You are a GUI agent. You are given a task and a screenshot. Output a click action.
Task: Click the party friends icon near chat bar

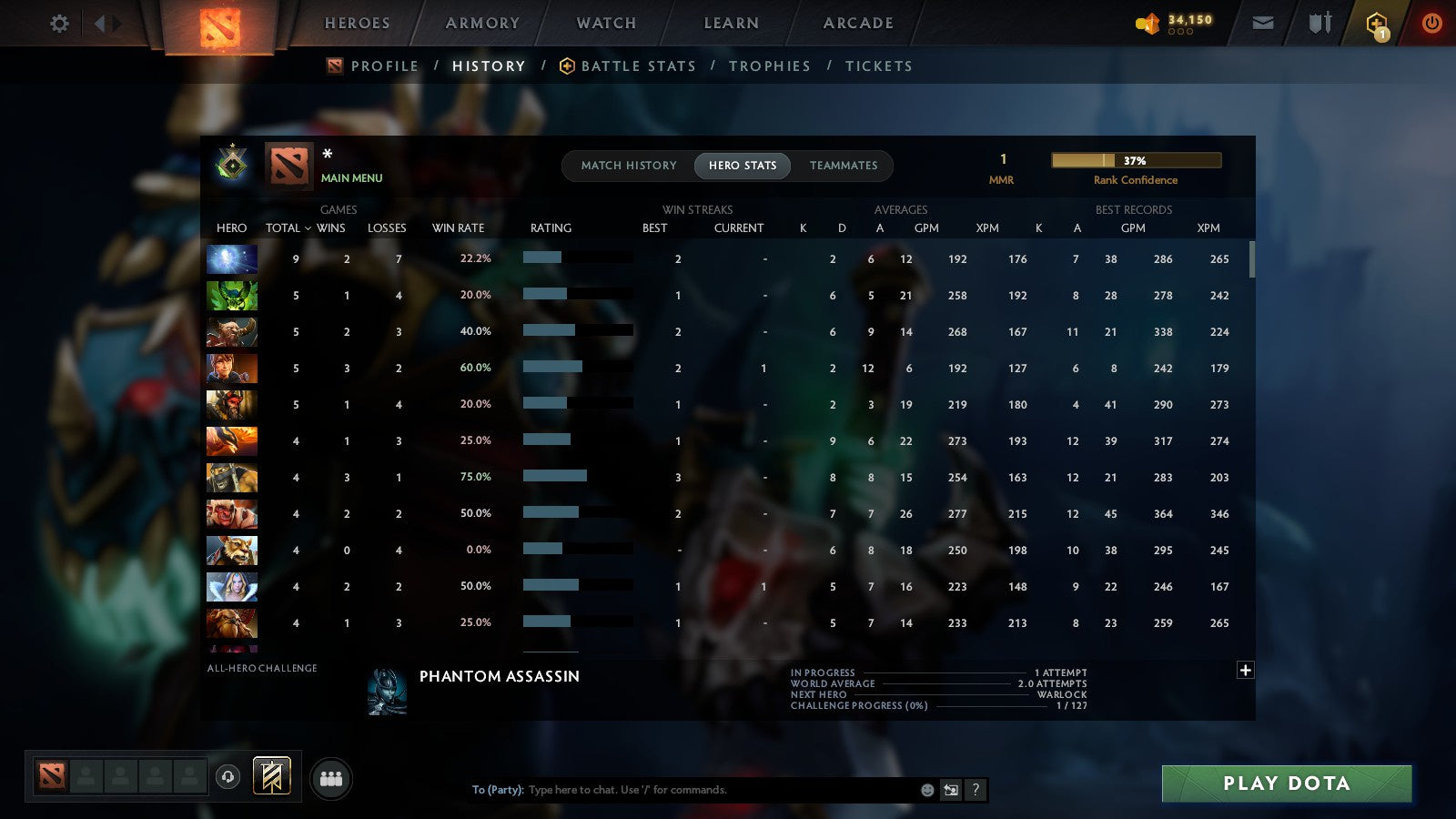tap(330, 779)
